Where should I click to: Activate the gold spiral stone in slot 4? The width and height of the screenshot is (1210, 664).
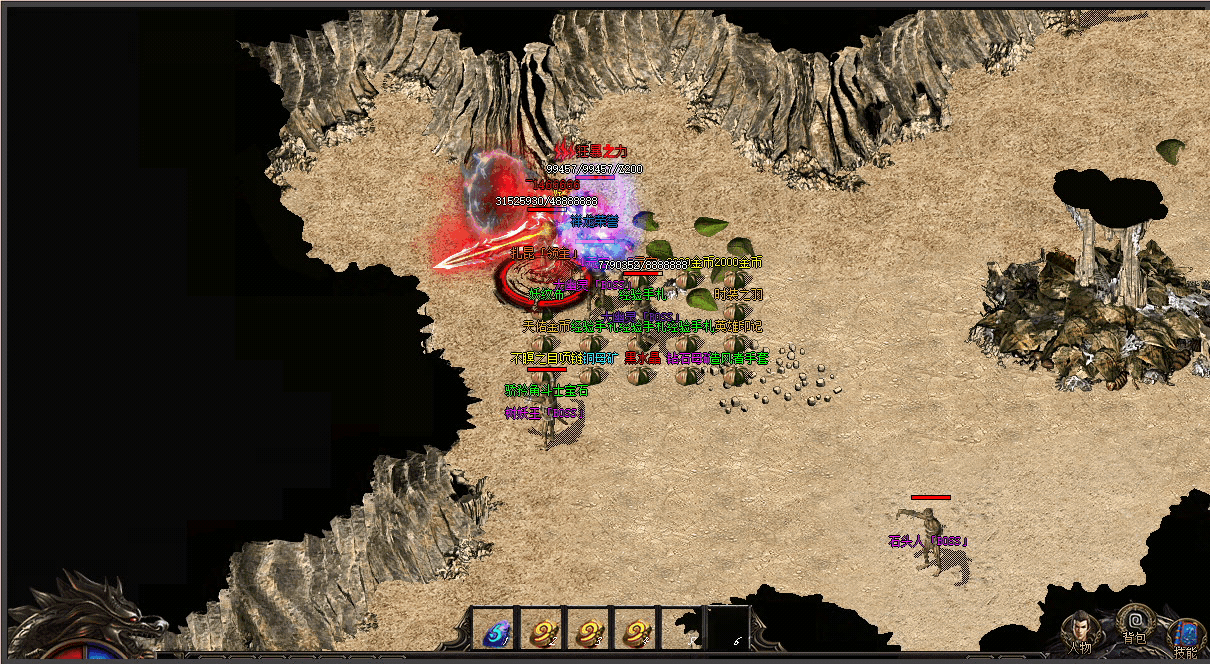[636, 632]
